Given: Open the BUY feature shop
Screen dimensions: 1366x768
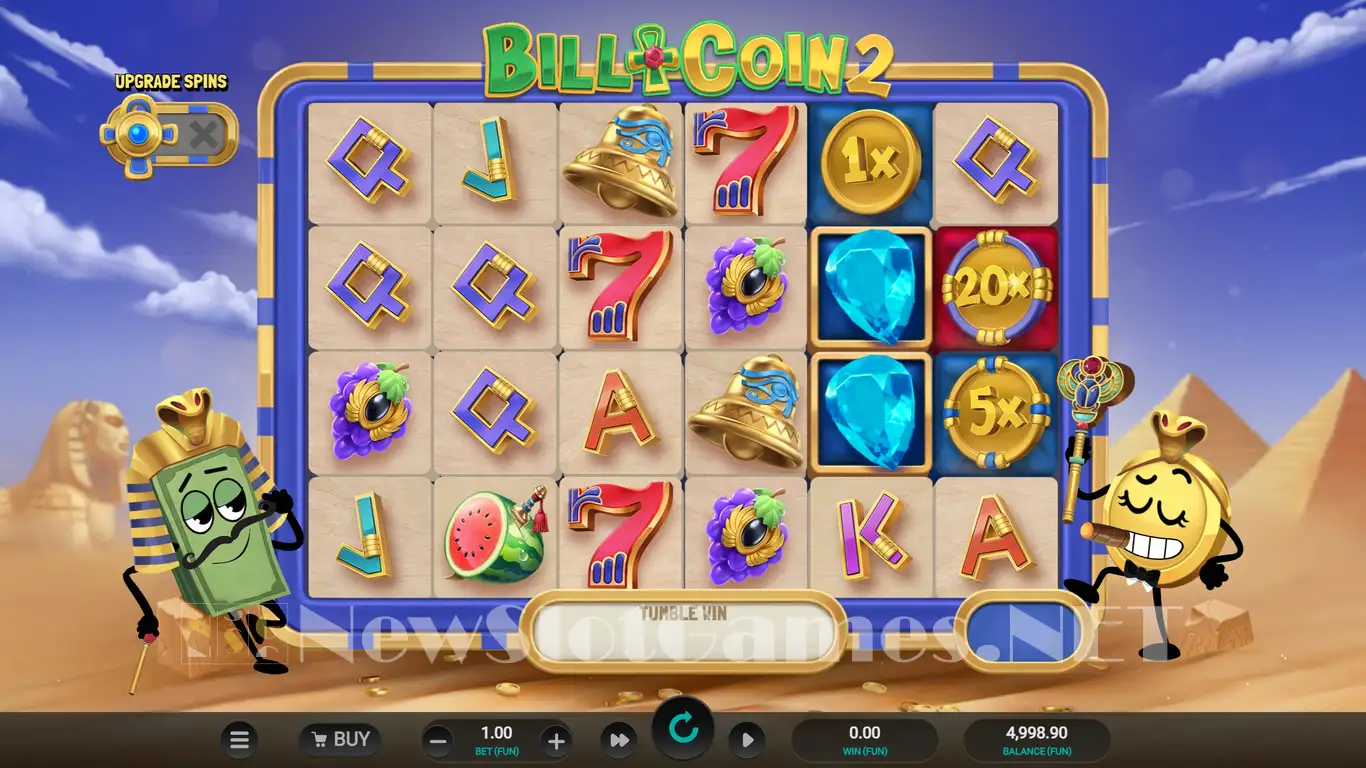Looking at the screenshot, I should [341, 740].
